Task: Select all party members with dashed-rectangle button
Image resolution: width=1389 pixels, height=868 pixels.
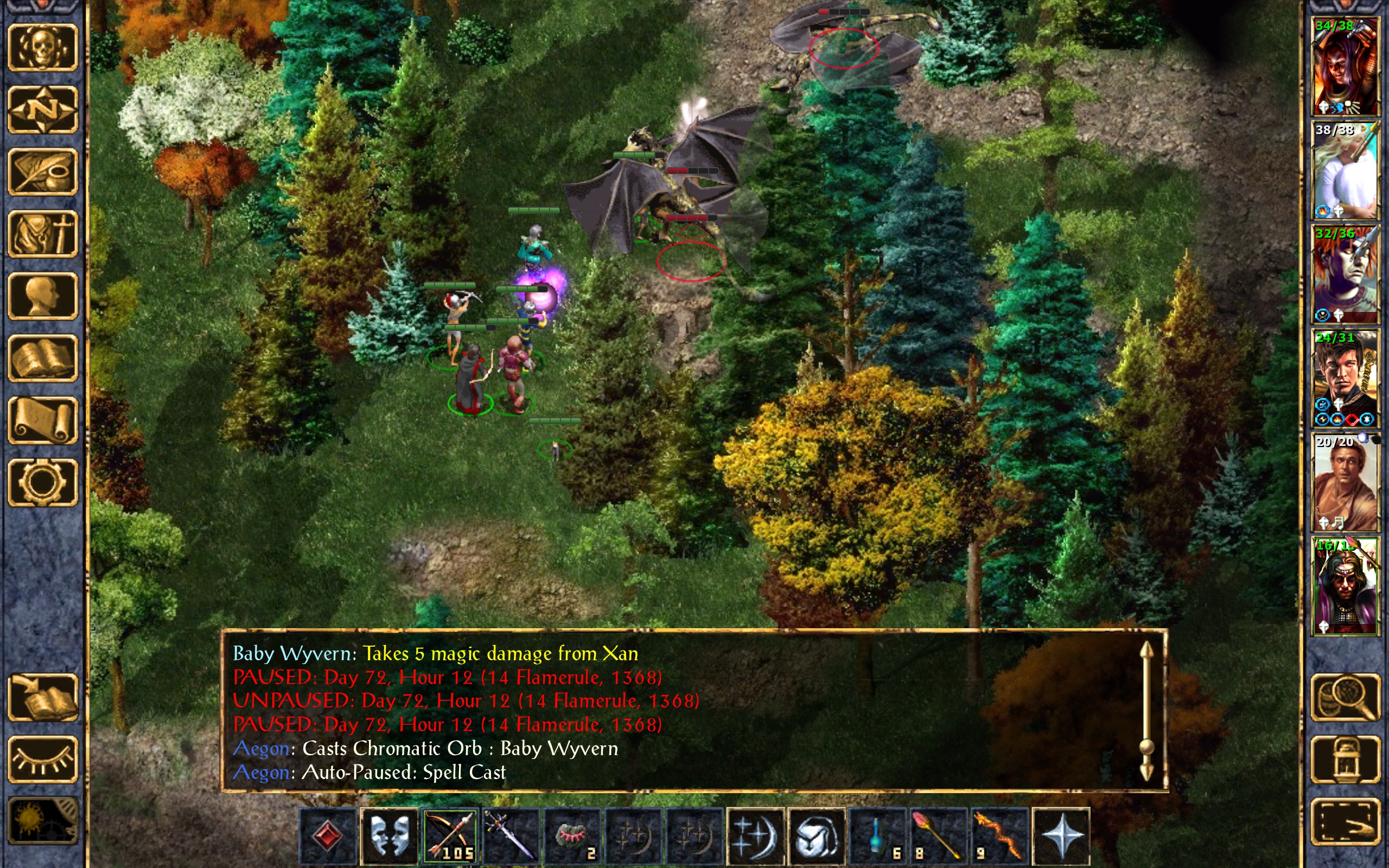Action: (1345, 821)
